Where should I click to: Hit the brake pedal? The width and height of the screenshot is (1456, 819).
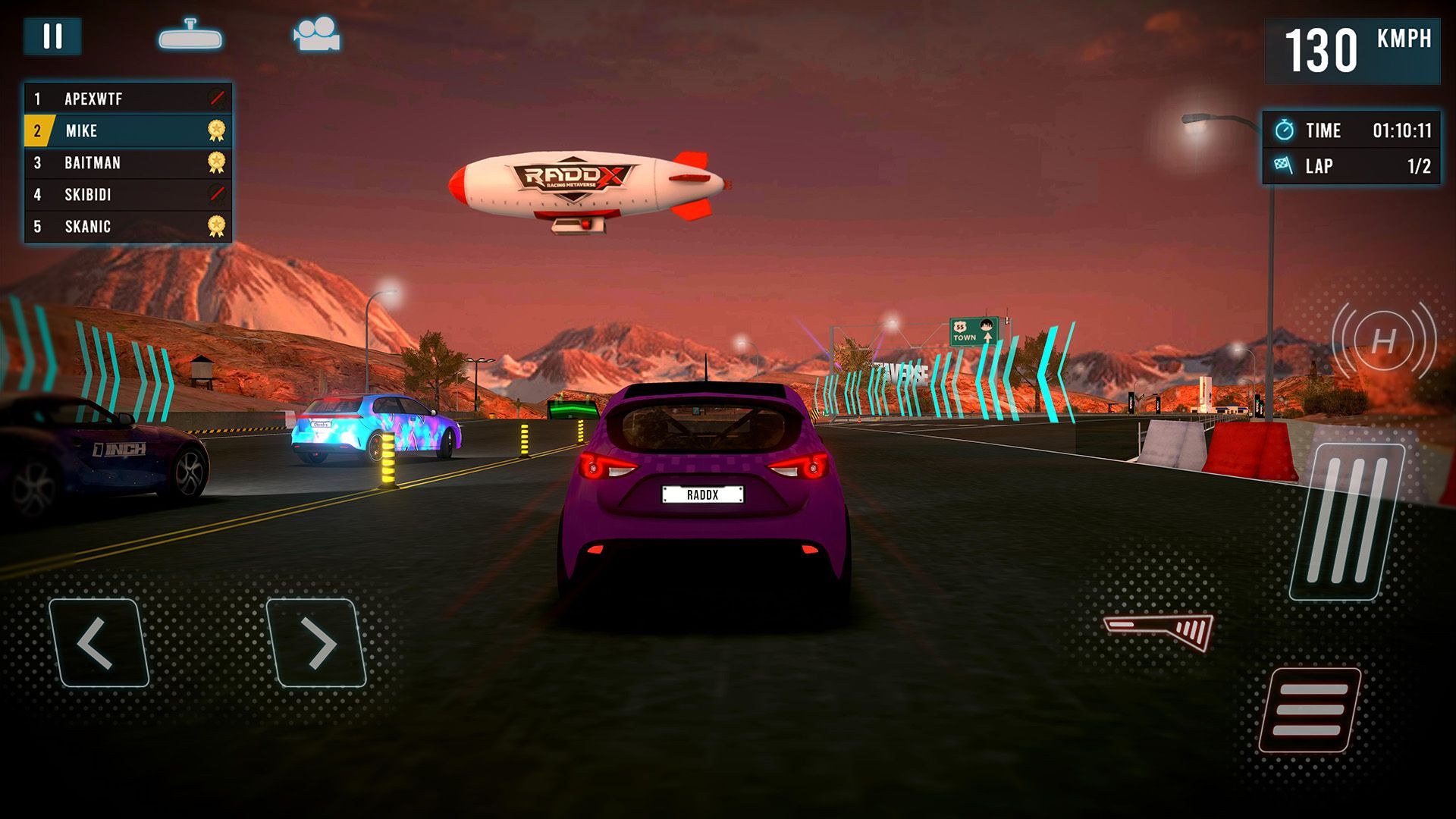click(1310, 710)
